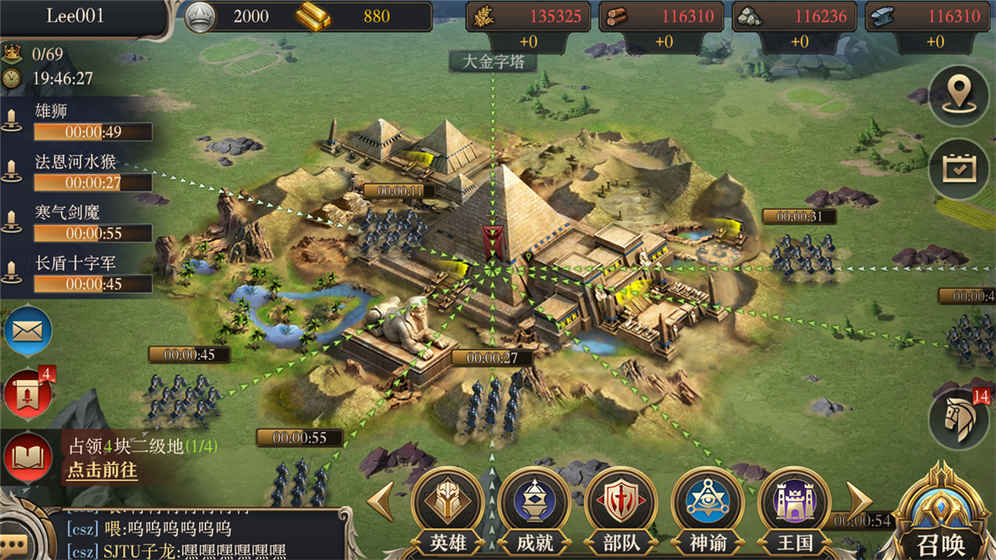Open the 成就 achievements menu
996x560 pixels.
534,507
